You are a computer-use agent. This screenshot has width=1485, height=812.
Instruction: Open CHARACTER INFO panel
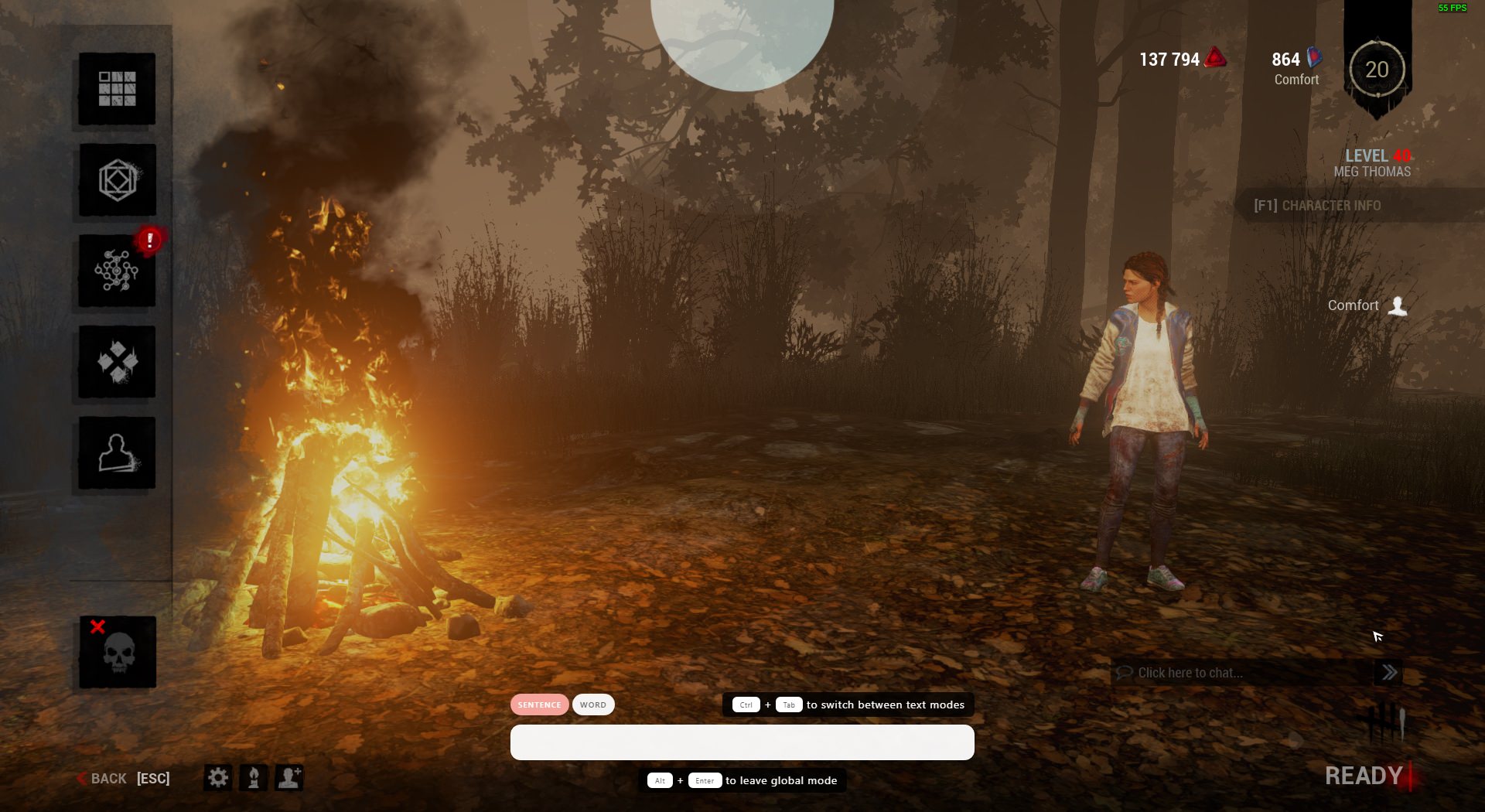click(x=1318, y=206)
